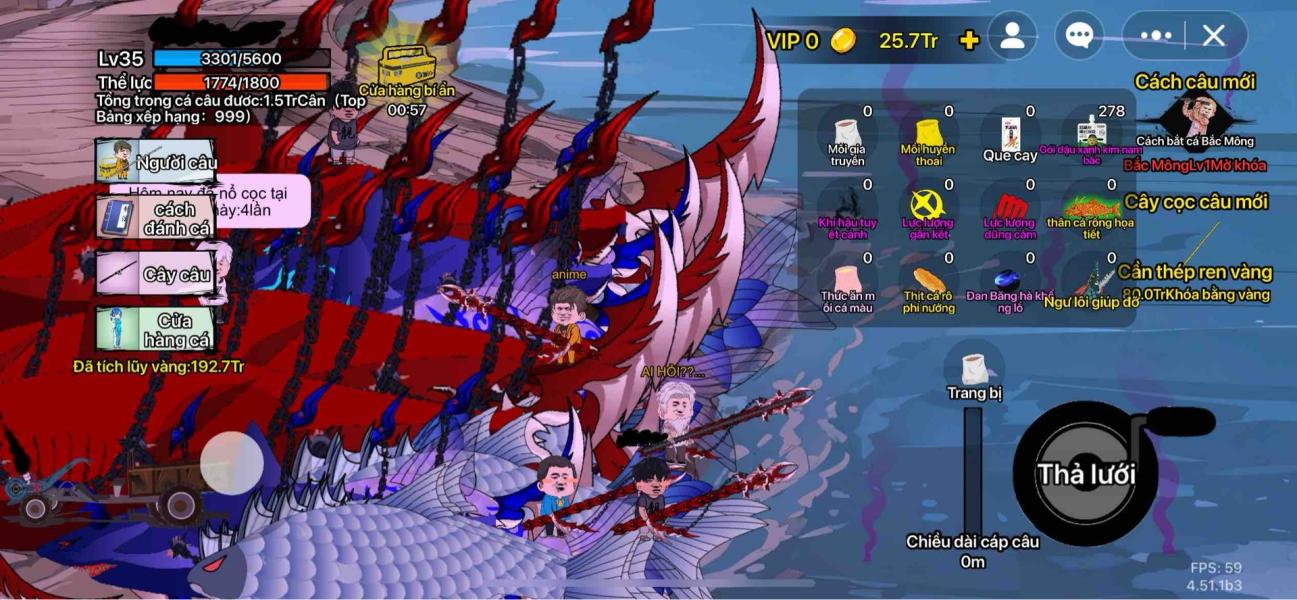Open the cách đánh cá guide
Image resolution: width=1297 pixels, height=600 pixels.
156,218
